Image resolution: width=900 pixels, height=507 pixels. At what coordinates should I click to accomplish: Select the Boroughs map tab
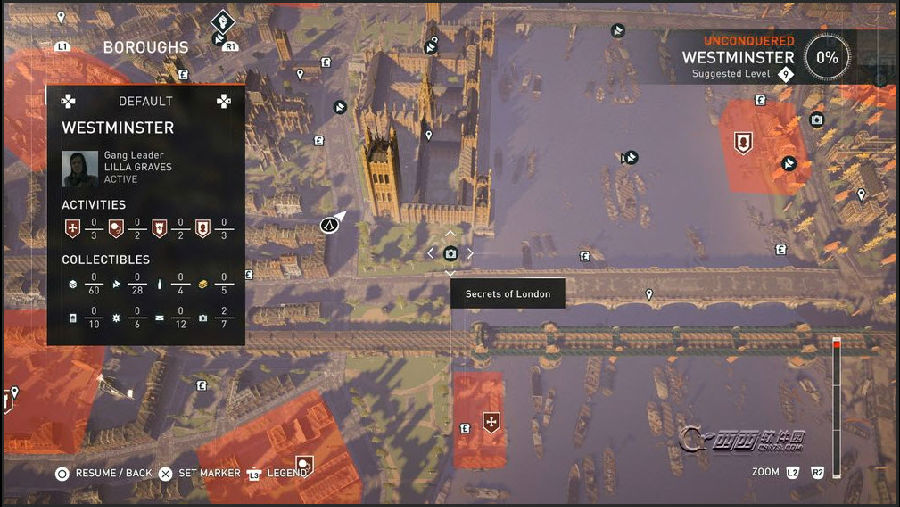145,47
